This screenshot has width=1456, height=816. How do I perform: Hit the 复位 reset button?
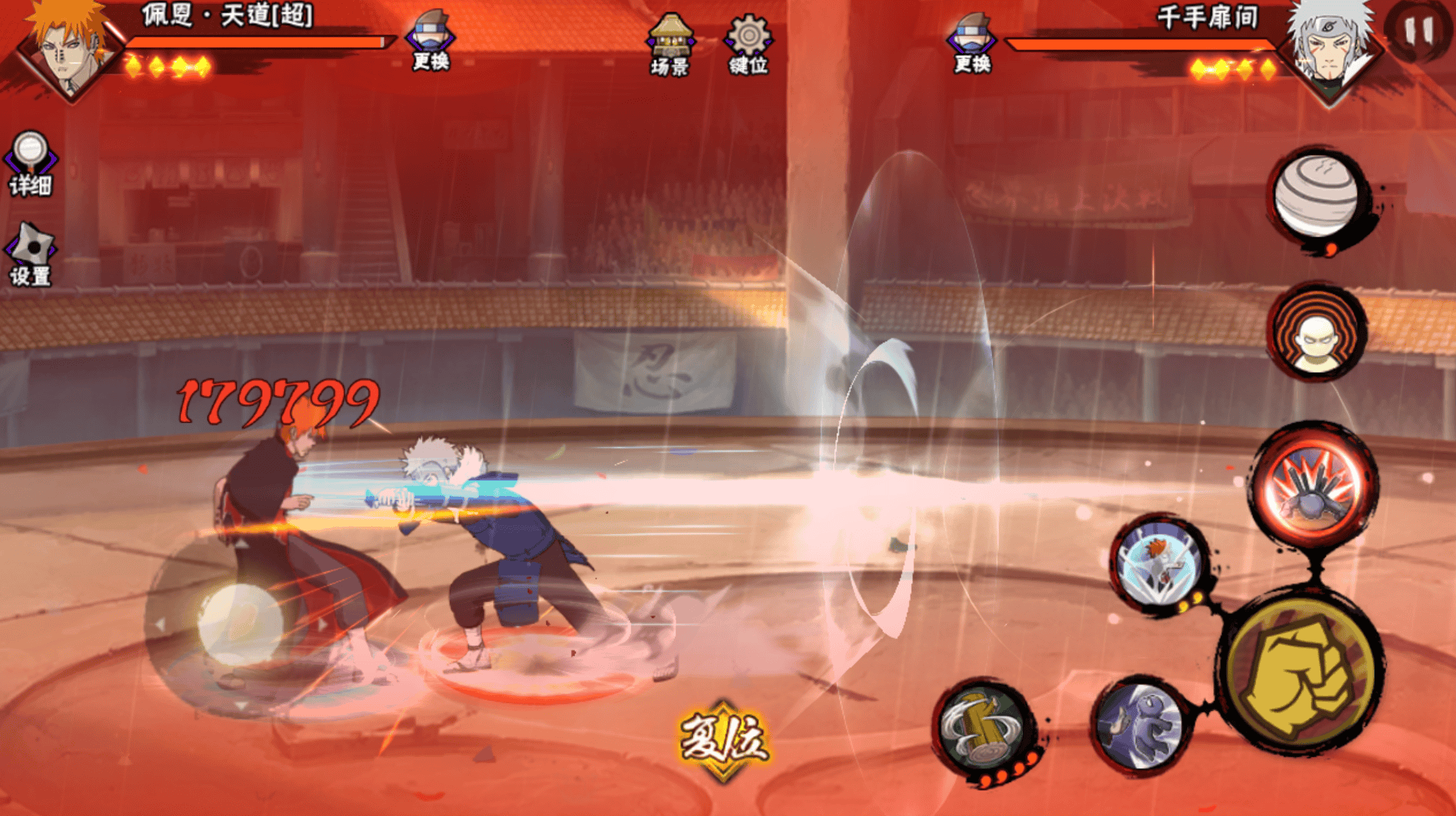click(x=723, y=740)
